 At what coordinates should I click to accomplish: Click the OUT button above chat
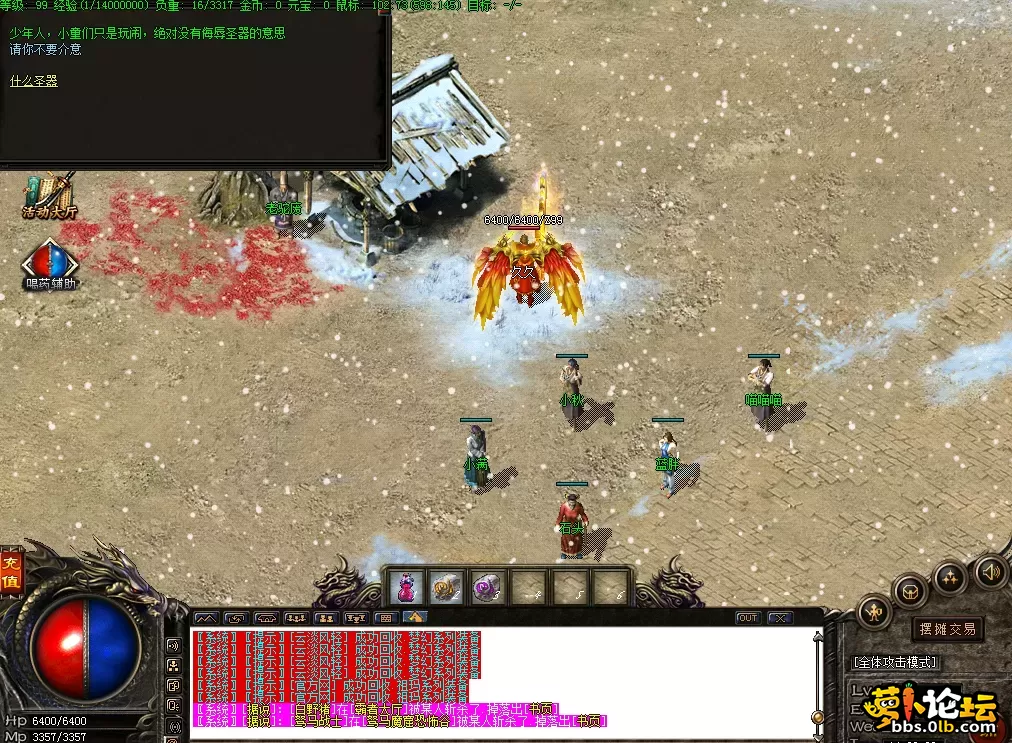tap(748, 618)
